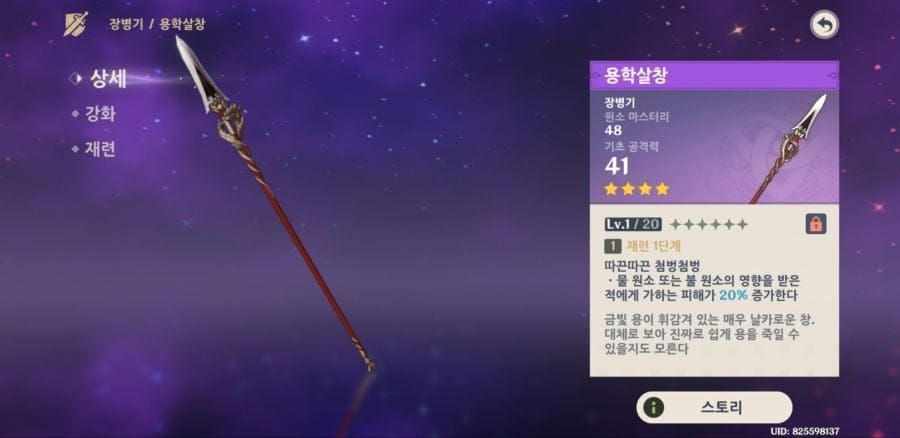Click the polearm icon in the header
The height and width of the screenshot is (438, 900).
coord(76,24)
